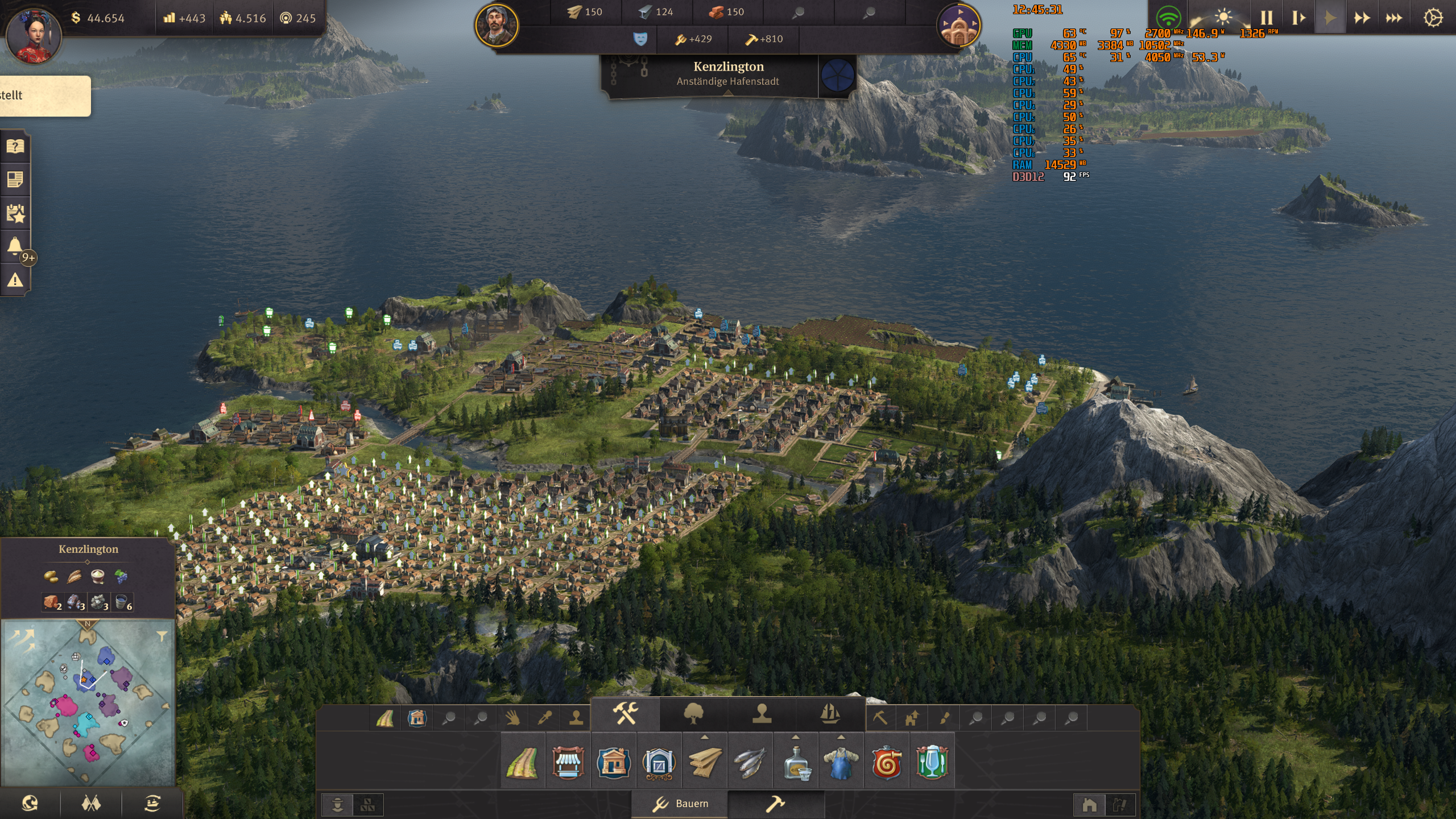Open the notifications bell
This screenshot has width=1456, height=819.
point(15,246)
